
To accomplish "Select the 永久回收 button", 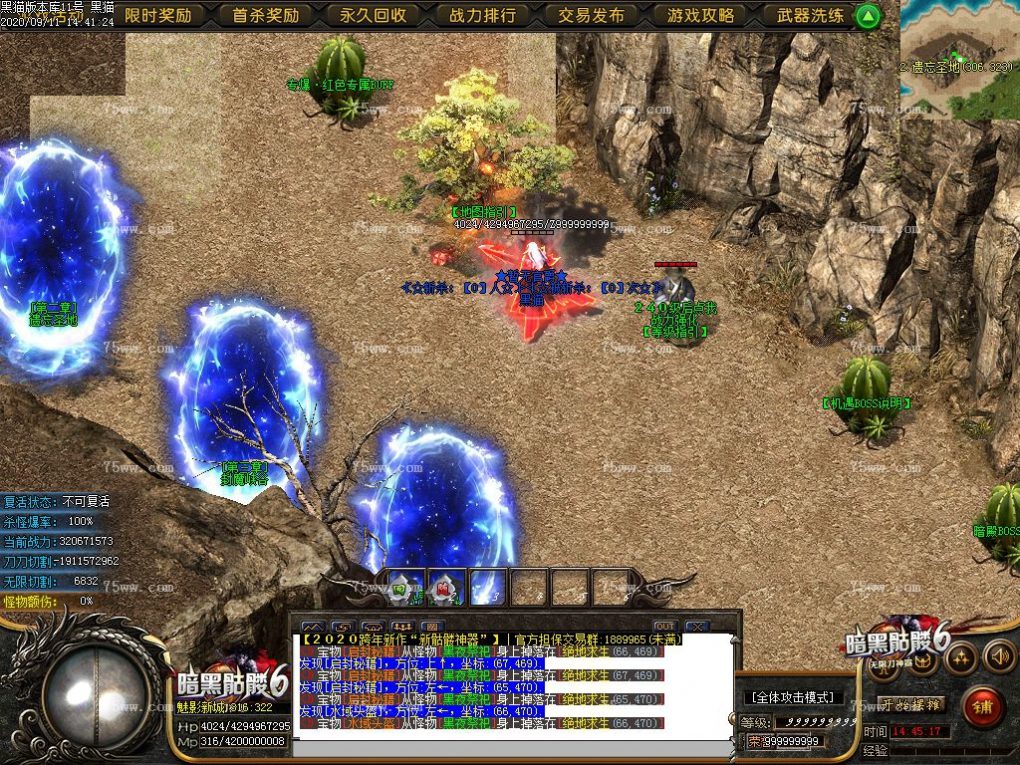I will pyautogui.click(x=373, y=15).
